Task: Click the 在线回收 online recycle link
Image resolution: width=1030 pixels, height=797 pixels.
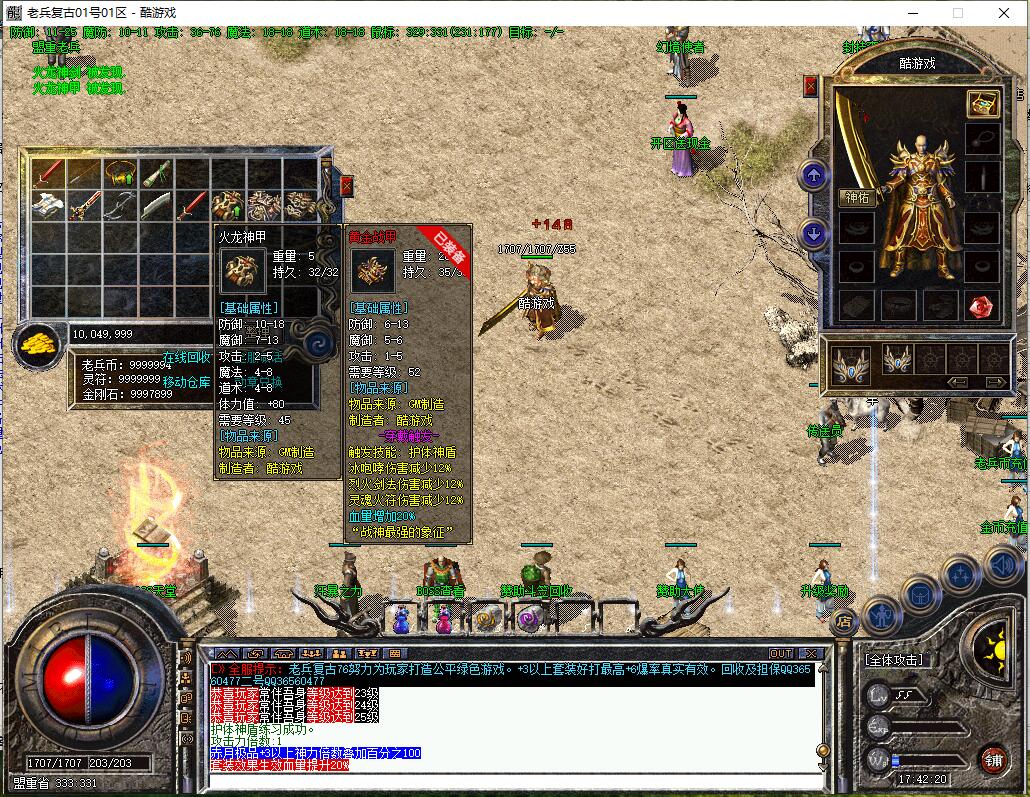Action: click(187, 357)
